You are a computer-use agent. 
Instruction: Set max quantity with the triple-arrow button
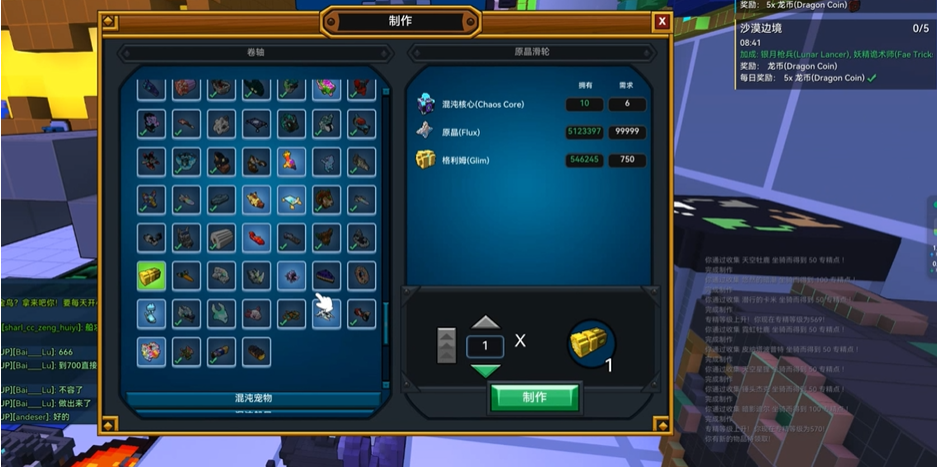tap(447, 346)
